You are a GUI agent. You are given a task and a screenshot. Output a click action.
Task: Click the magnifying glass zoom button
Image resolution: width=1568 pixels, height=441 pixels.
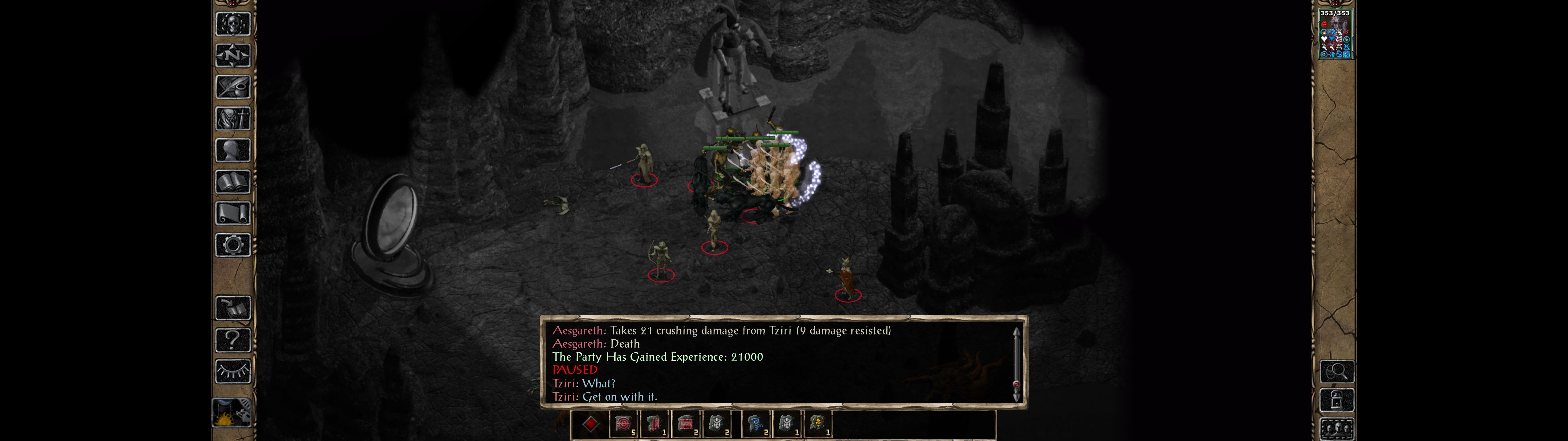(x=1337, y=371)
